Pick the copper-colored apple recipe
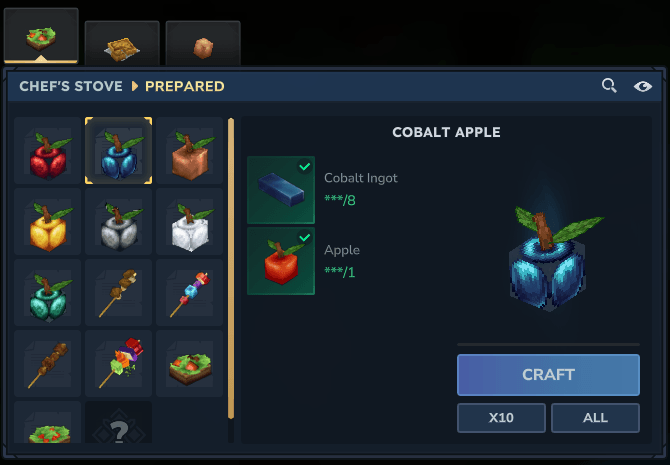 point(189,151)
